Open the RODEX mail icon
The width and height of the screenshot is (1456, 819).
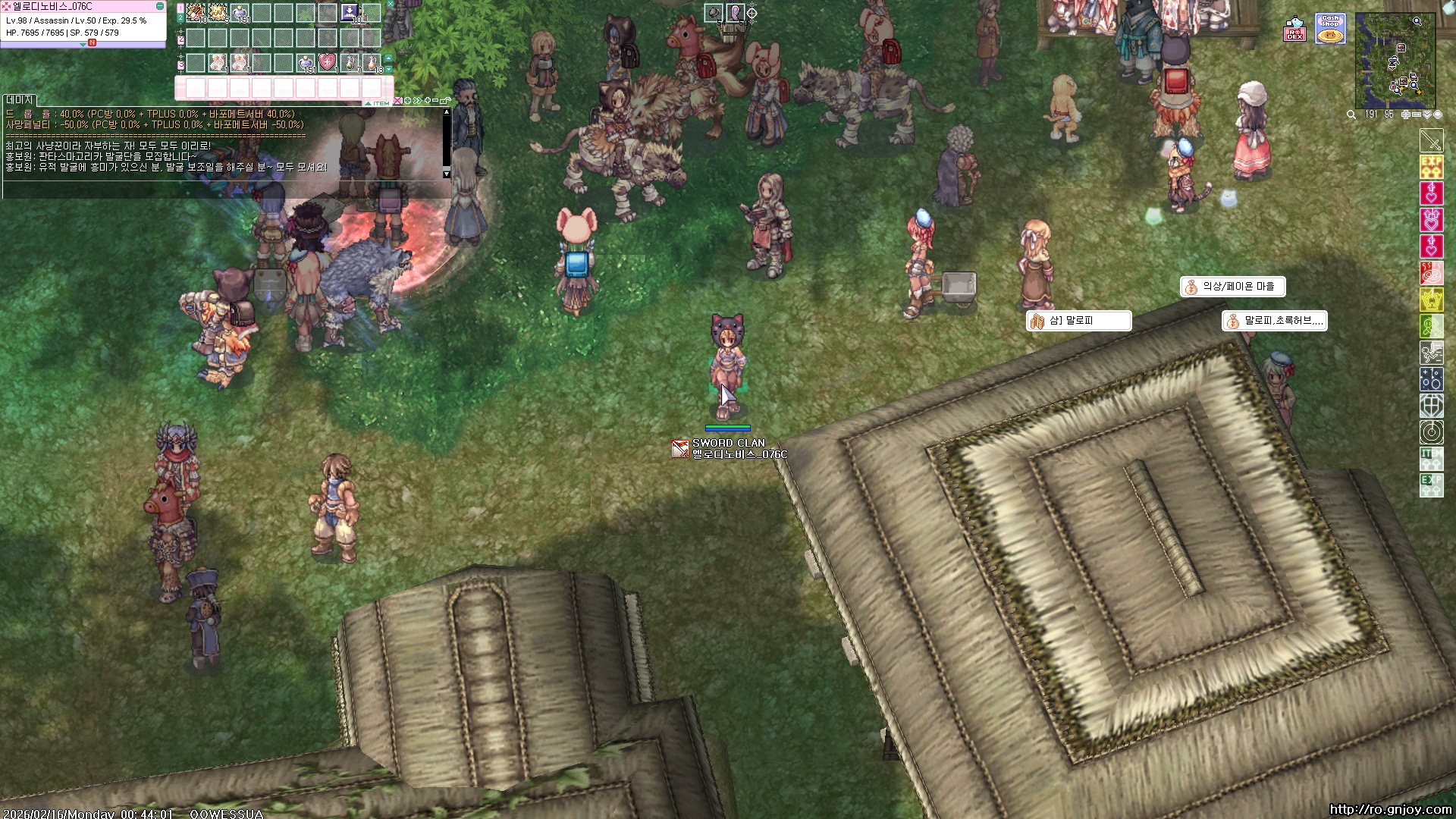click(1294, 30)
